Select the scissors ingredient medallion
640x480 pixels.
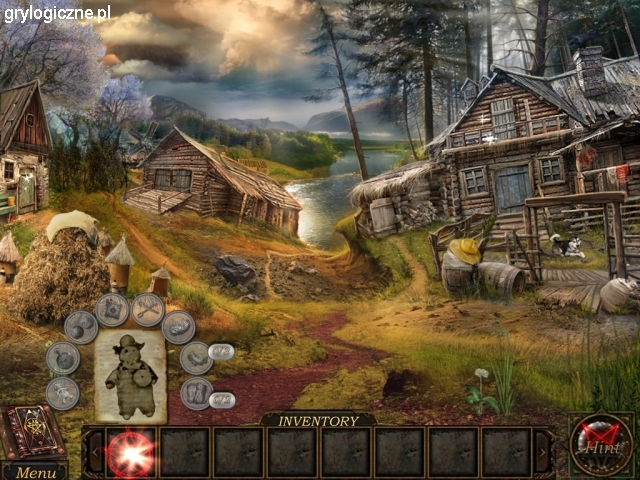(x=148, y=309)
